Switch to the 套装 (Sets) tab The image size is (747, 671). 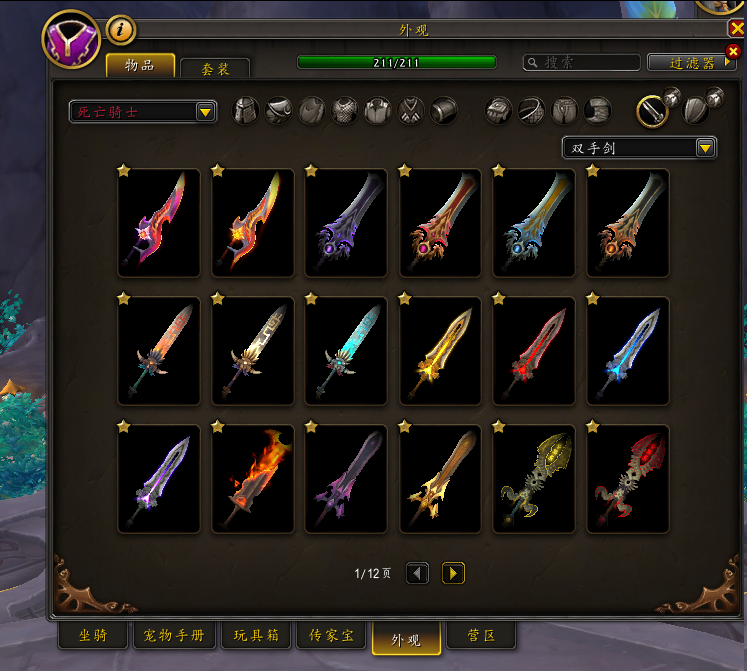click(215, 69)
